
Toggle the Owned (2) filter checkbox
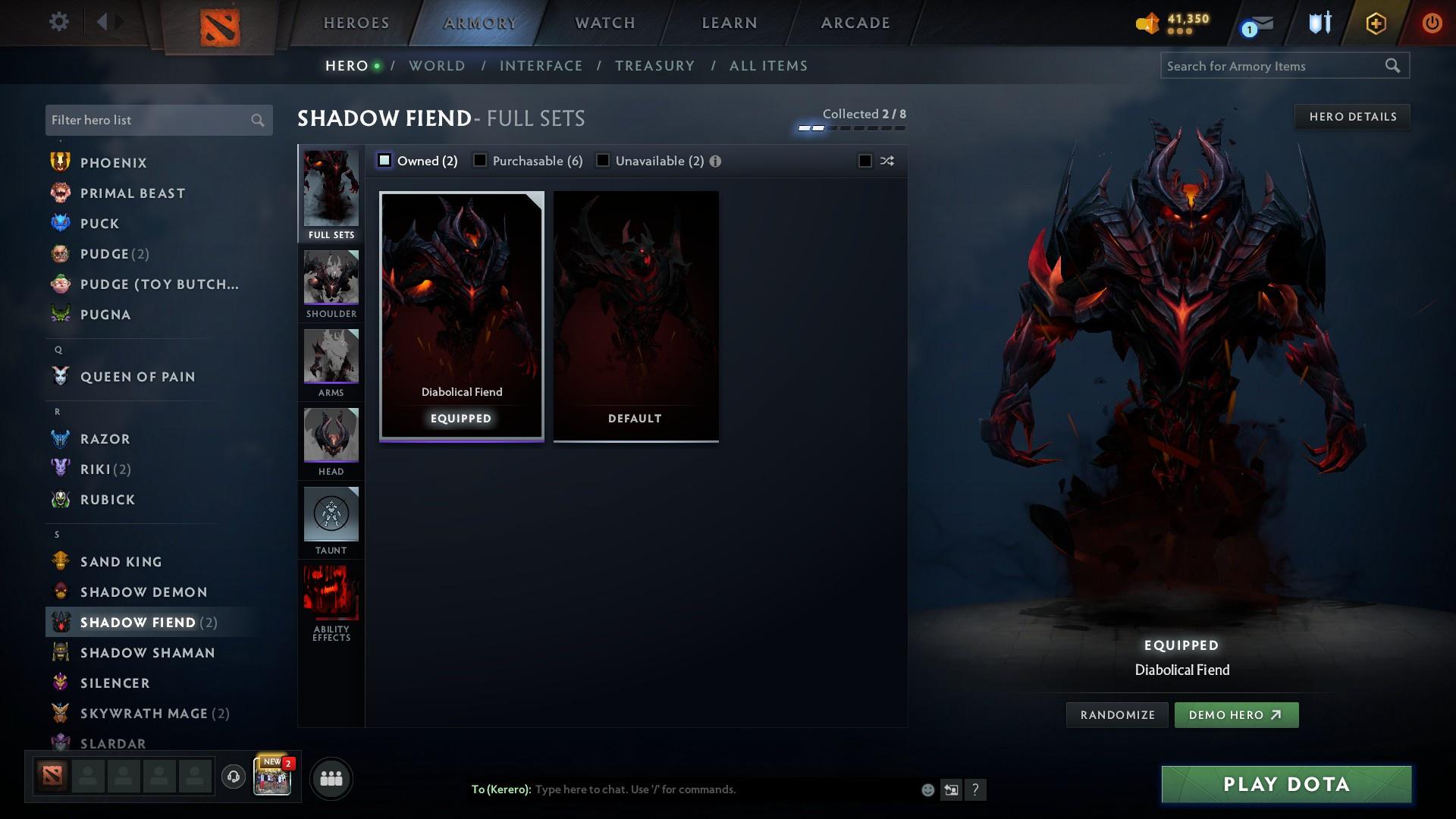point(385,160)
